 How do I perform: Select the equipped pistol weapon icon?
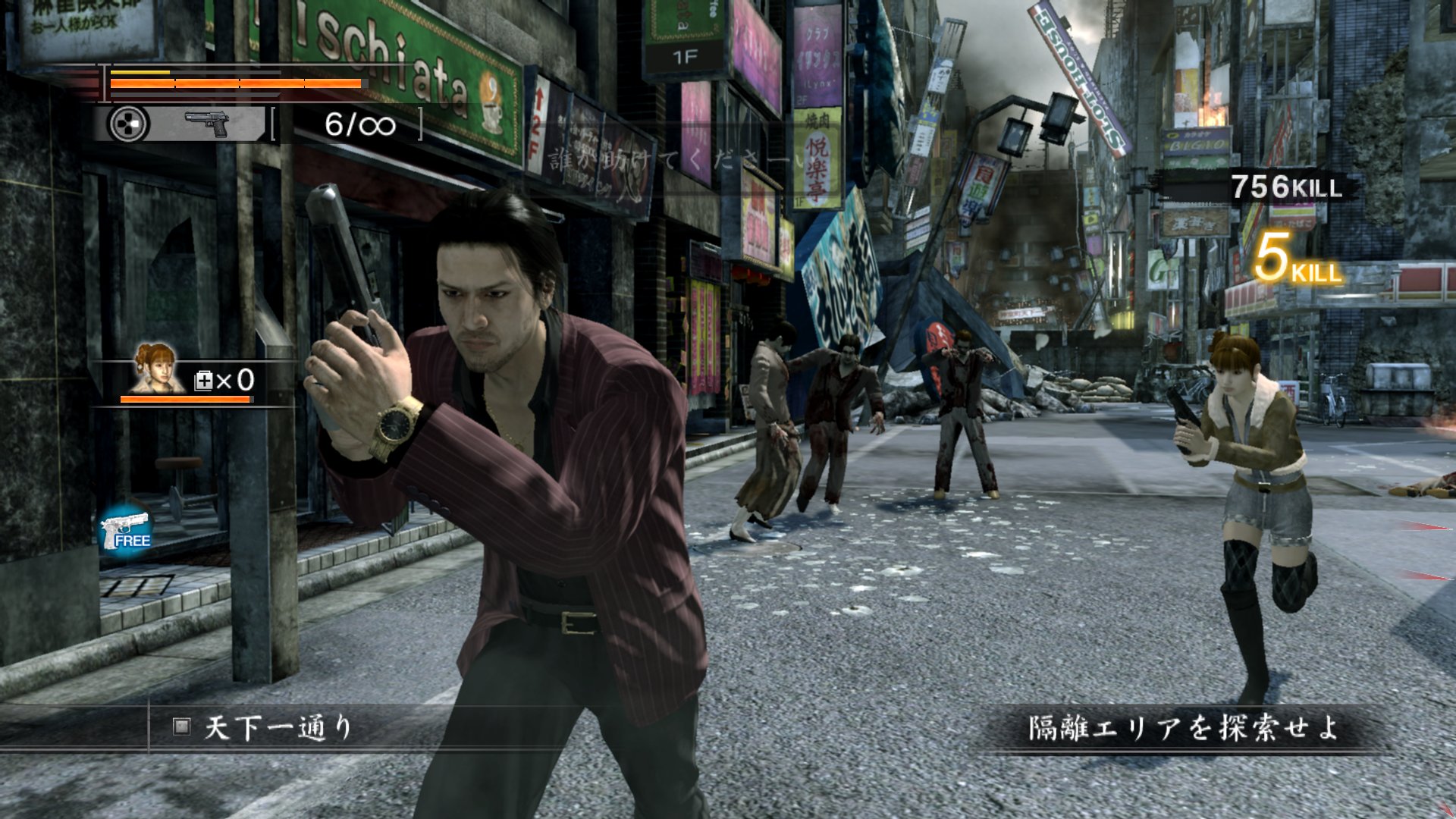click(207, 124)
